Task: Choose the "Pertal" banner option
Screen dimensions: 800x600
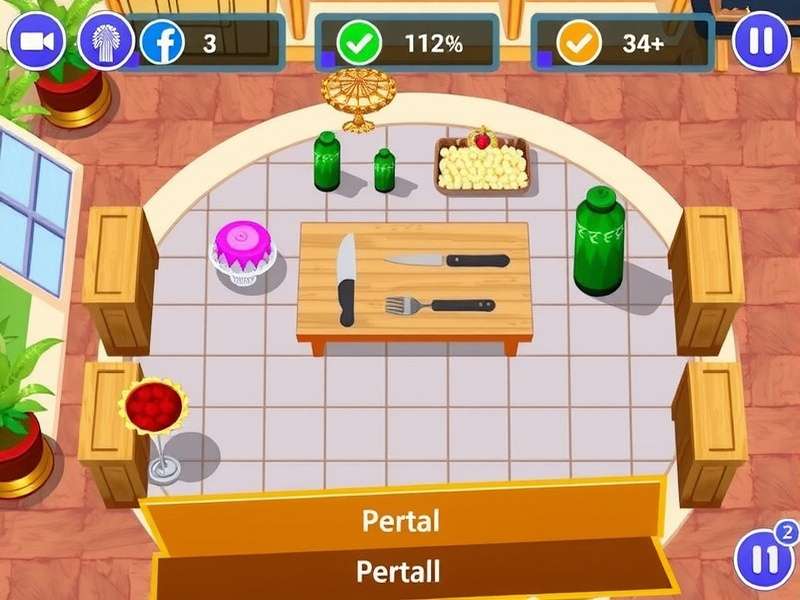Action: pyautogui.click(x=400, y=521)
